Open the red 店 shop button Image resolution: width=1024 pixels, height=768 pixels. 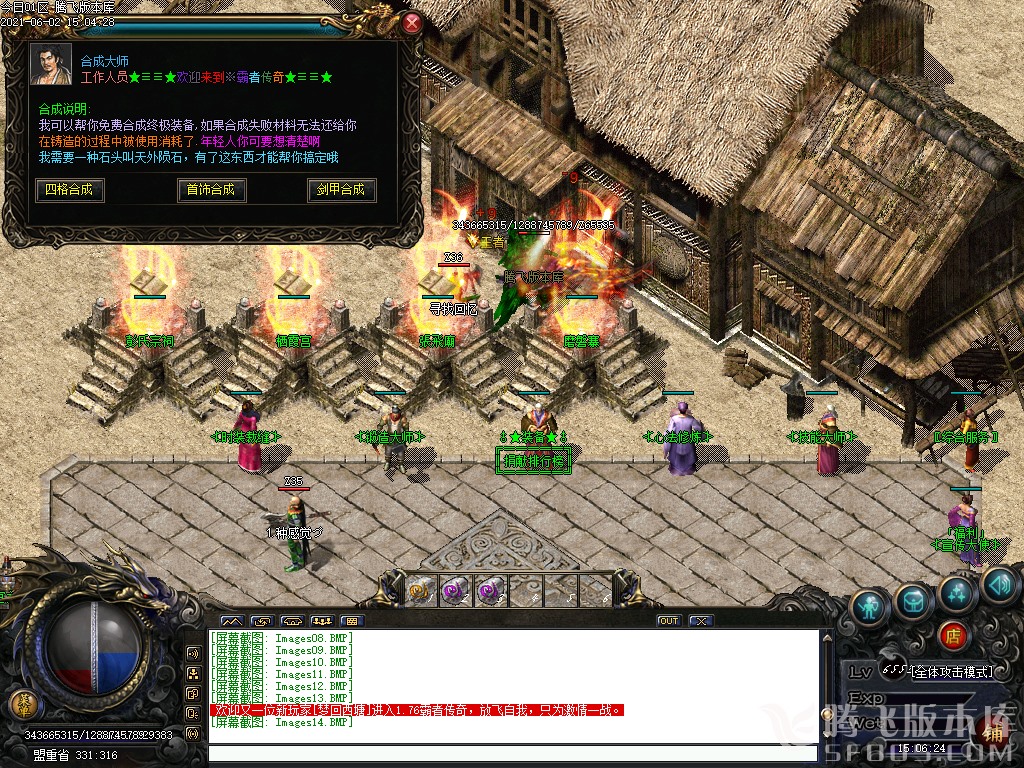pos(952,634)
